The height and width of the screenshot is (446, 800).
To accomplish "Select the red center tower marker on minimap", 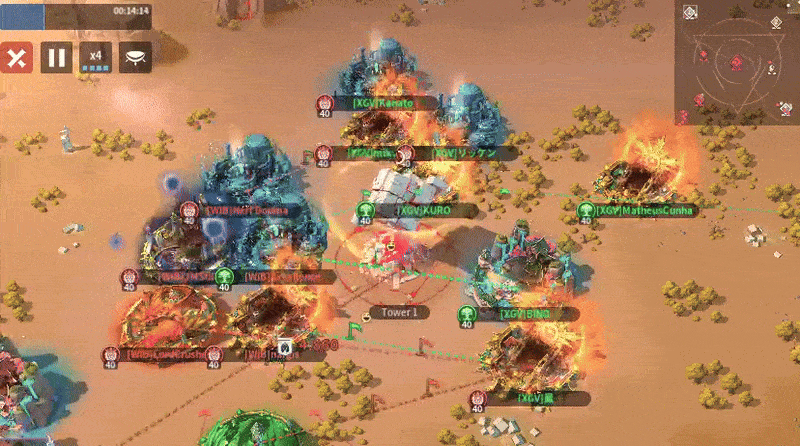I will point(737,64).
